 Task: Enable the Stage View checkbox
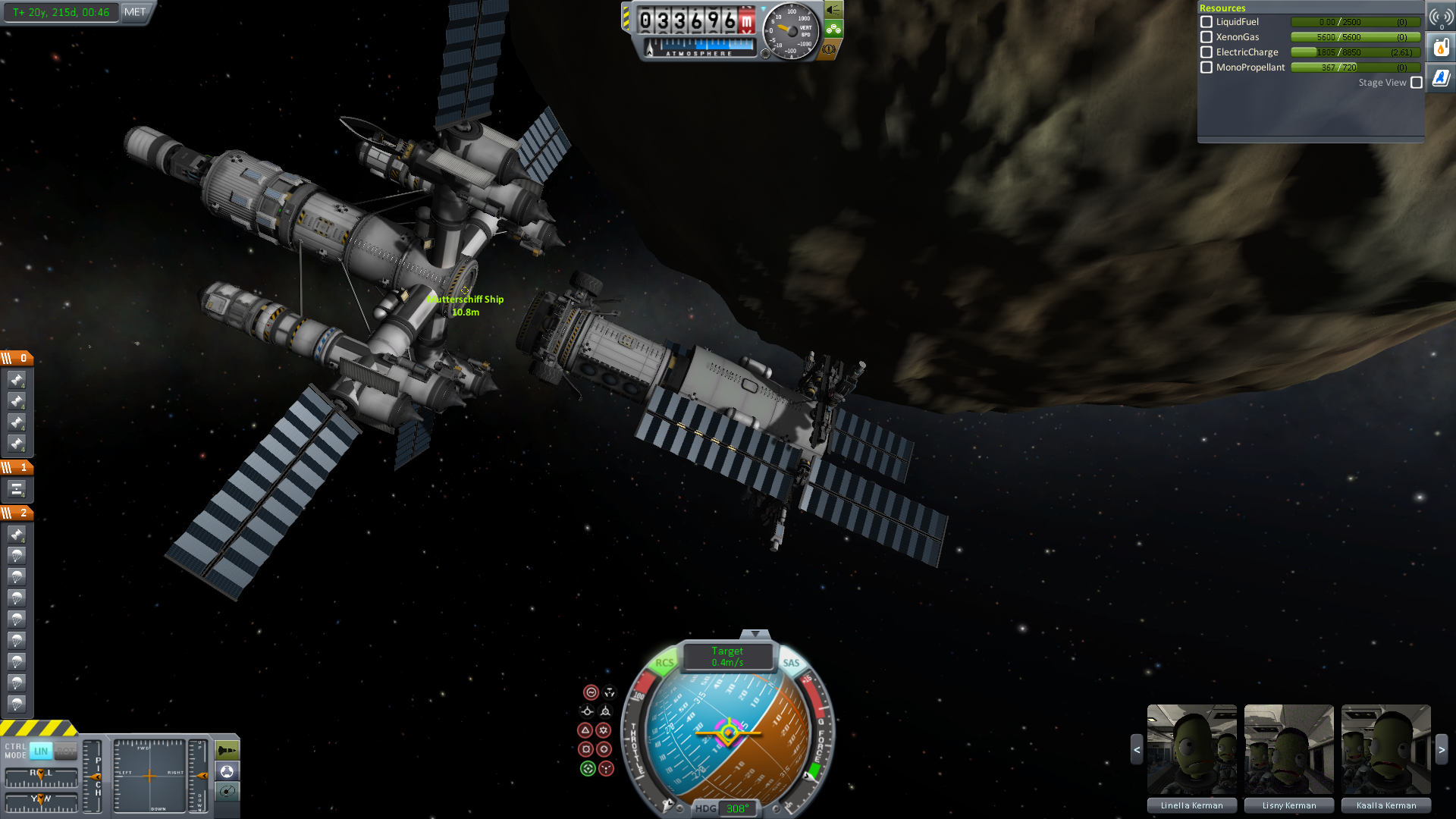(1417, 83)
